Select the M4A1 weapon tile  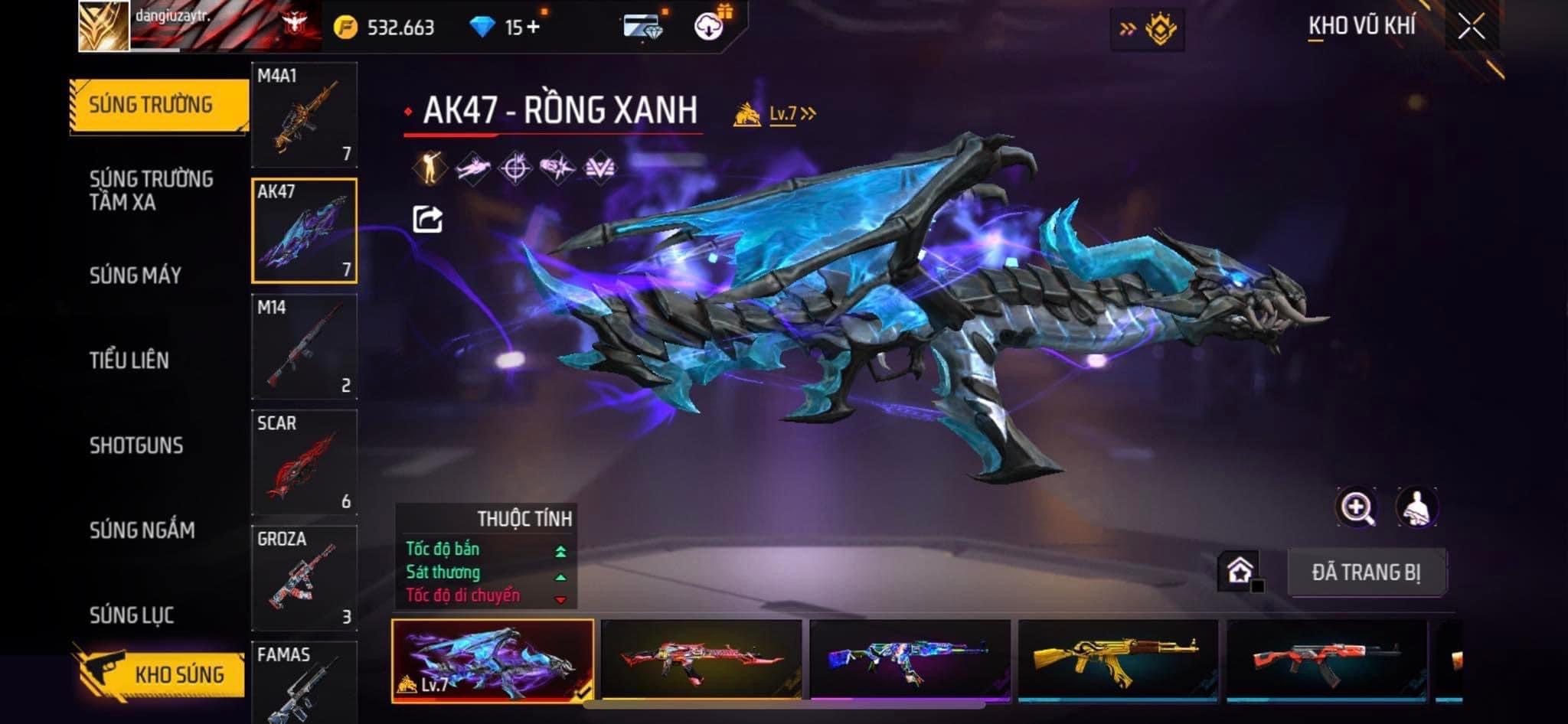pos(304,115)
